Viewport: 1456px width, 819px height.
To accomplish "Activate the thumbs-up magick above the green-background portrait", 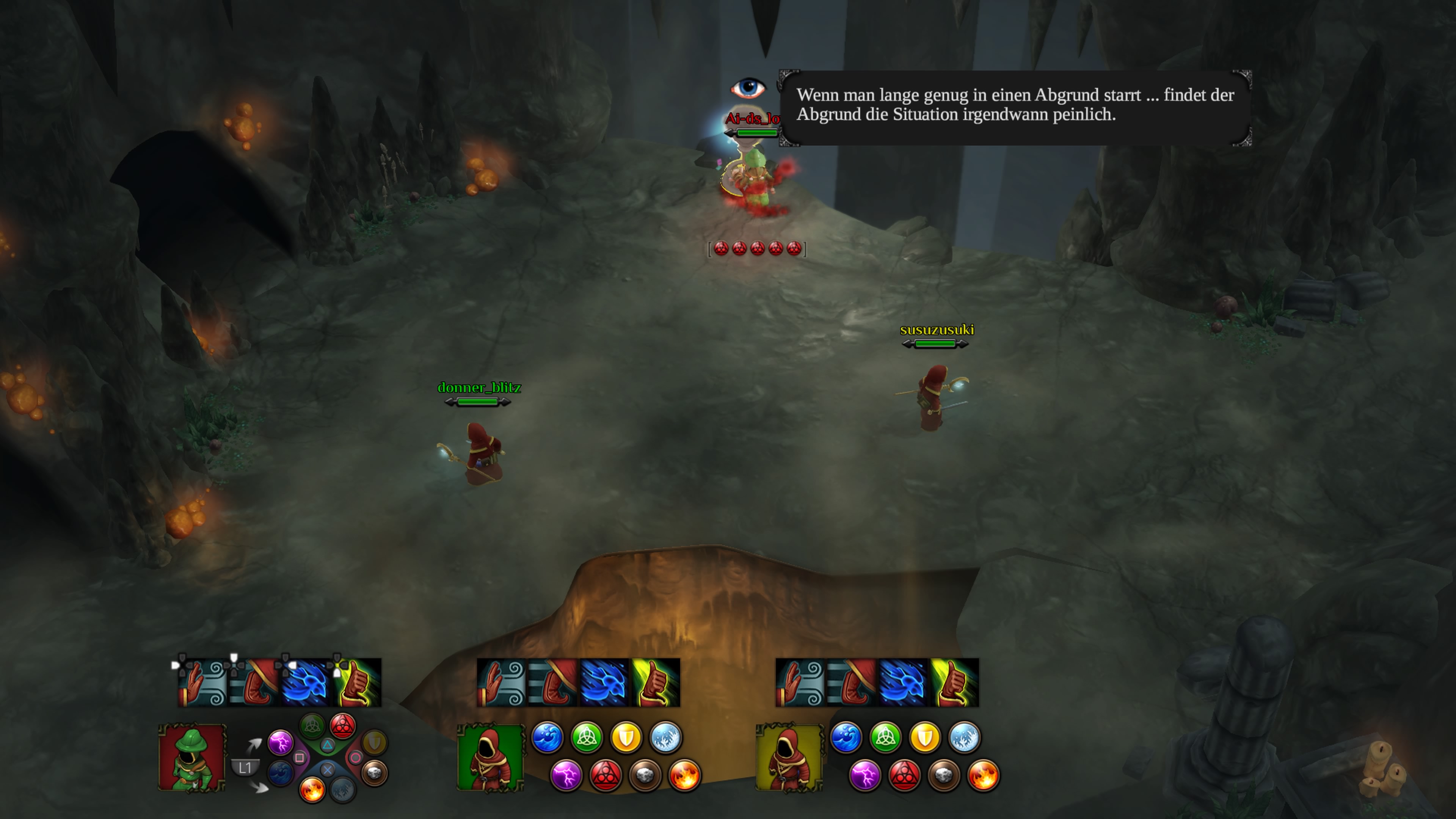I will coord(655,682).
